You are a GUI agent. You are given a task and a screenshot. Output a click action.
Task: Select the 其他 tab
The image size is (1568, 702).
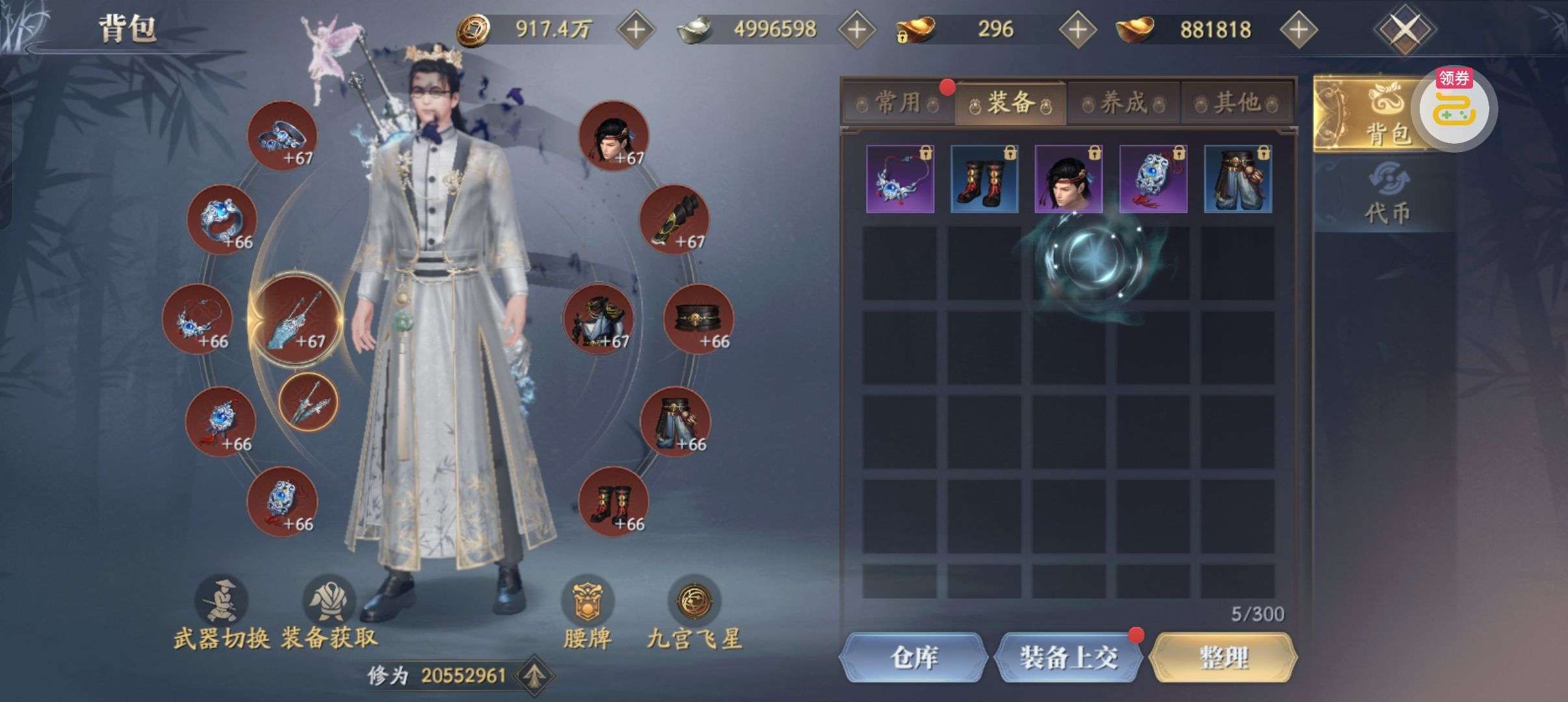1236,103
